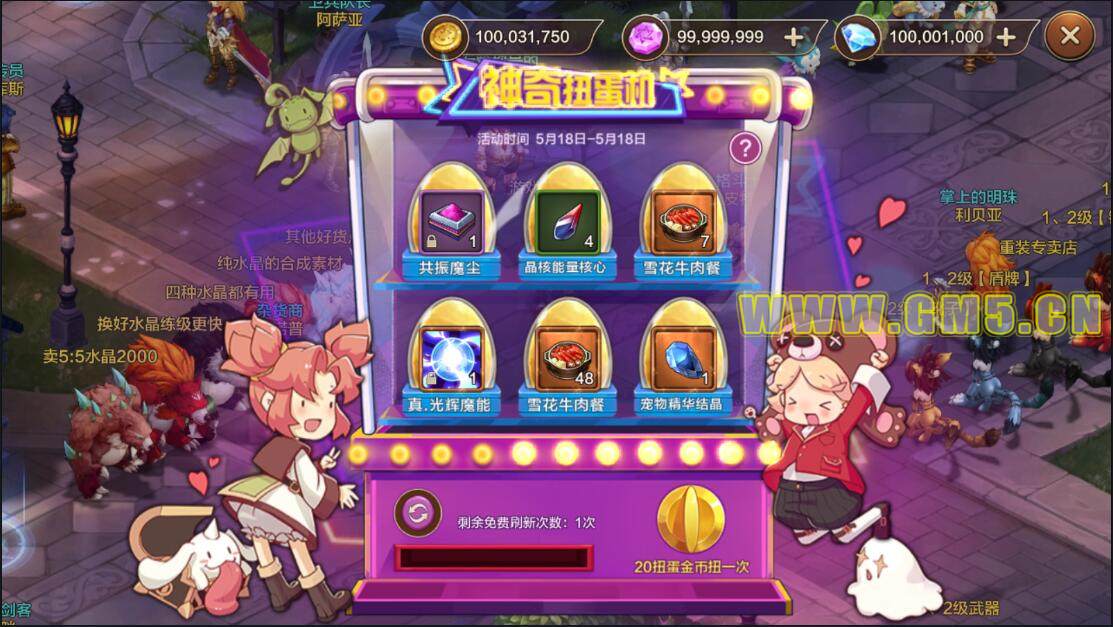
Task: Spin the gacha with the gold coin button
Action: (691, 520)
